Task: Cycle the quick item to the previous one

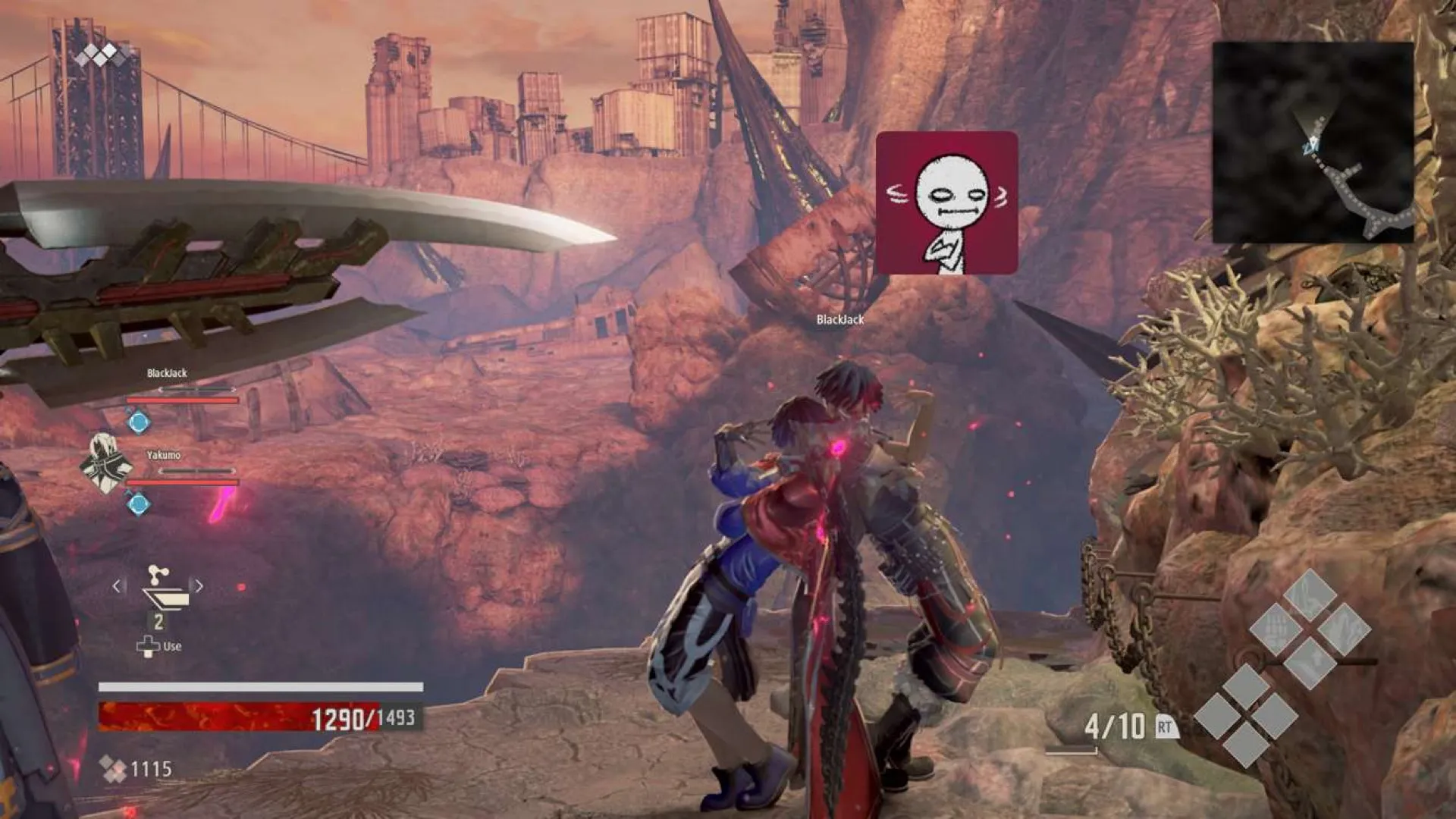Action: point(118,586)
